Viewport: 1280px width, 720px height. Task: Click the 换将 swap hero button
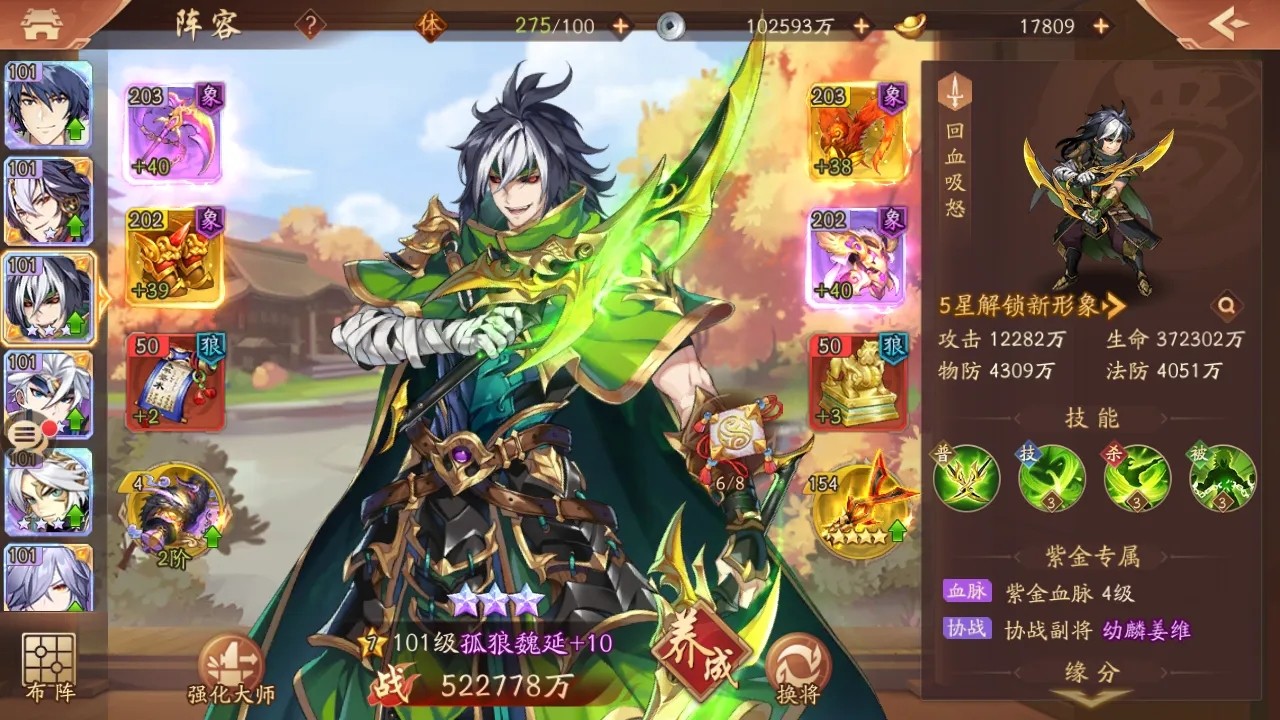[x=796, y=668]
